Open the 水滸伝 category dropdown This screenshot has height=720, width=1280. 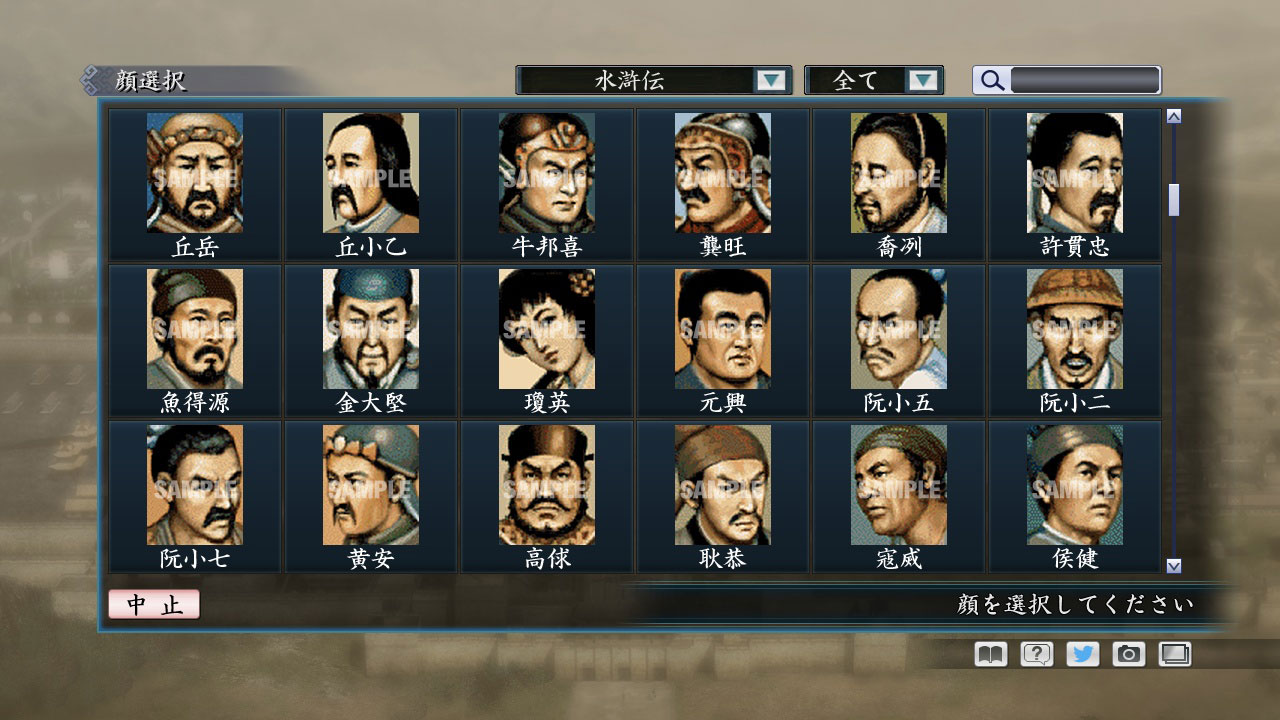[640, 80]
